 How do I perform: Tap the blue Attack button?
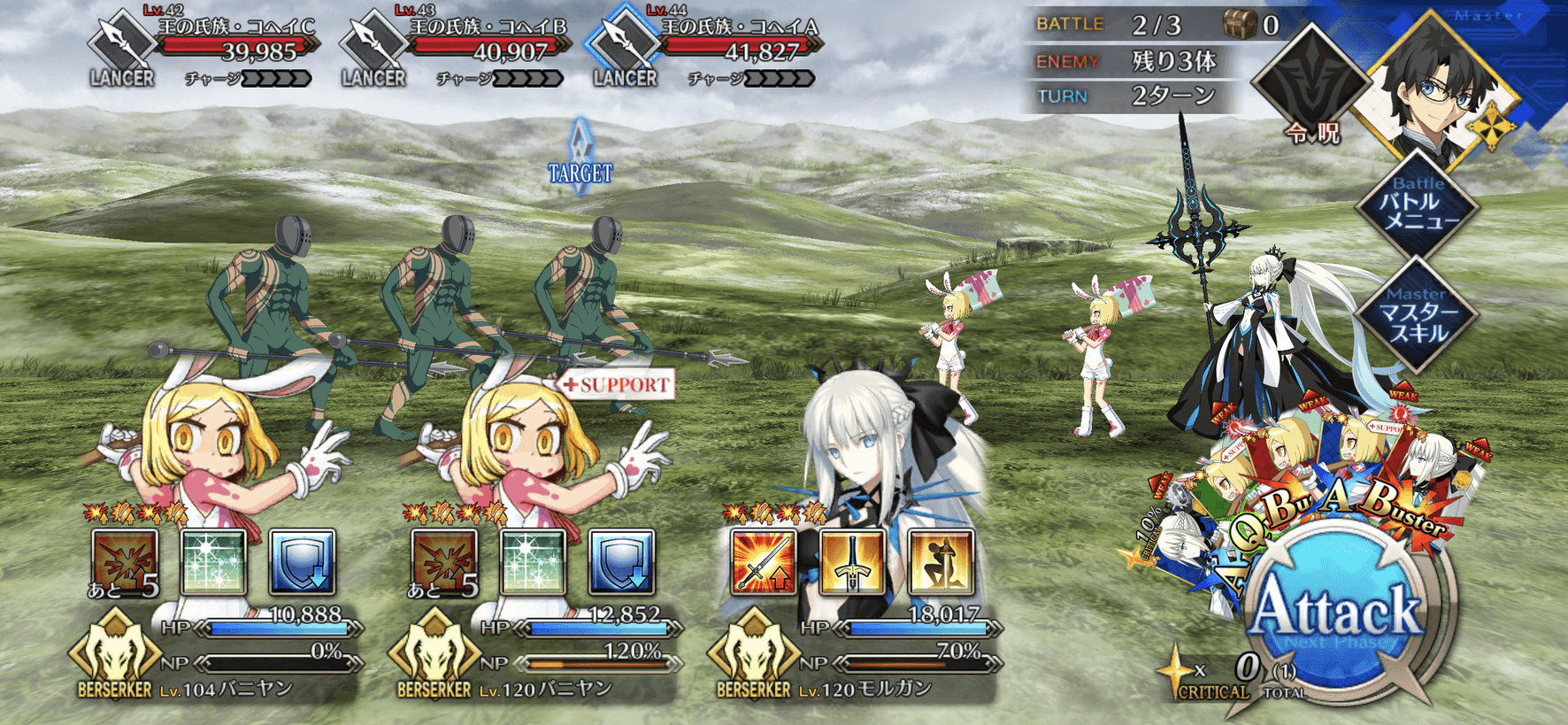[1338, 613]
